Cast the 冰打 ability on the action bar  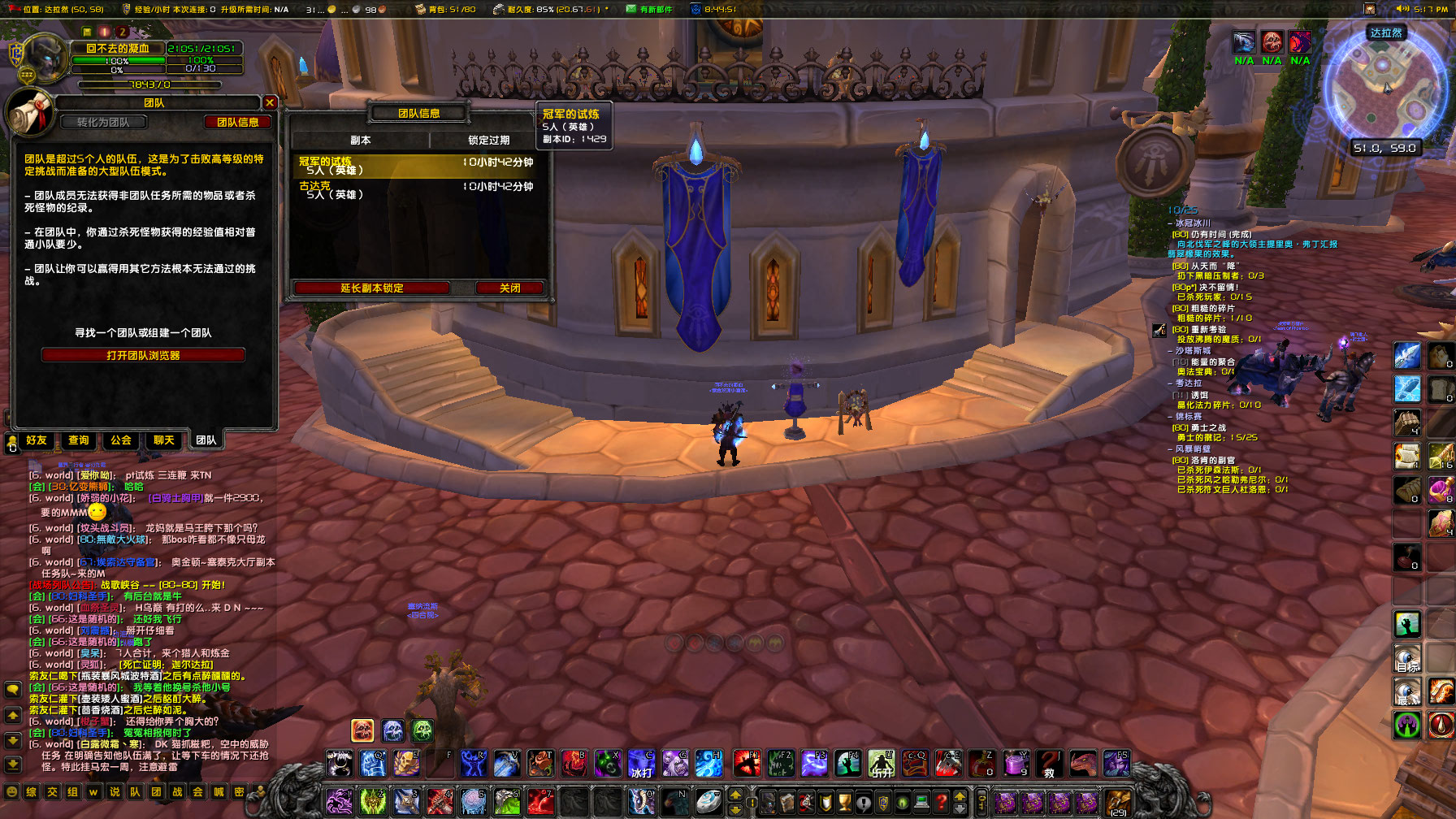tap(641, 765)
